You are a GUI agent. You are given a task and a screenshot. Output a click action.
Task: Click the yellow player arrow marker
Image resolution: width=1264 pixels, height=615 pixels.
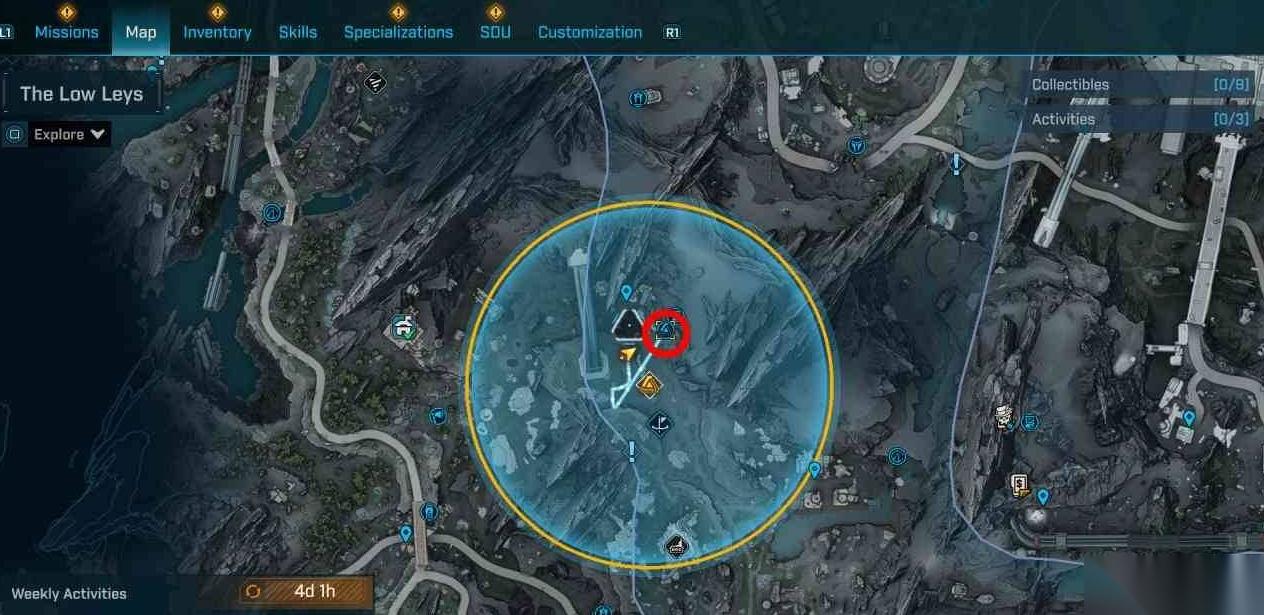(627, 353)
